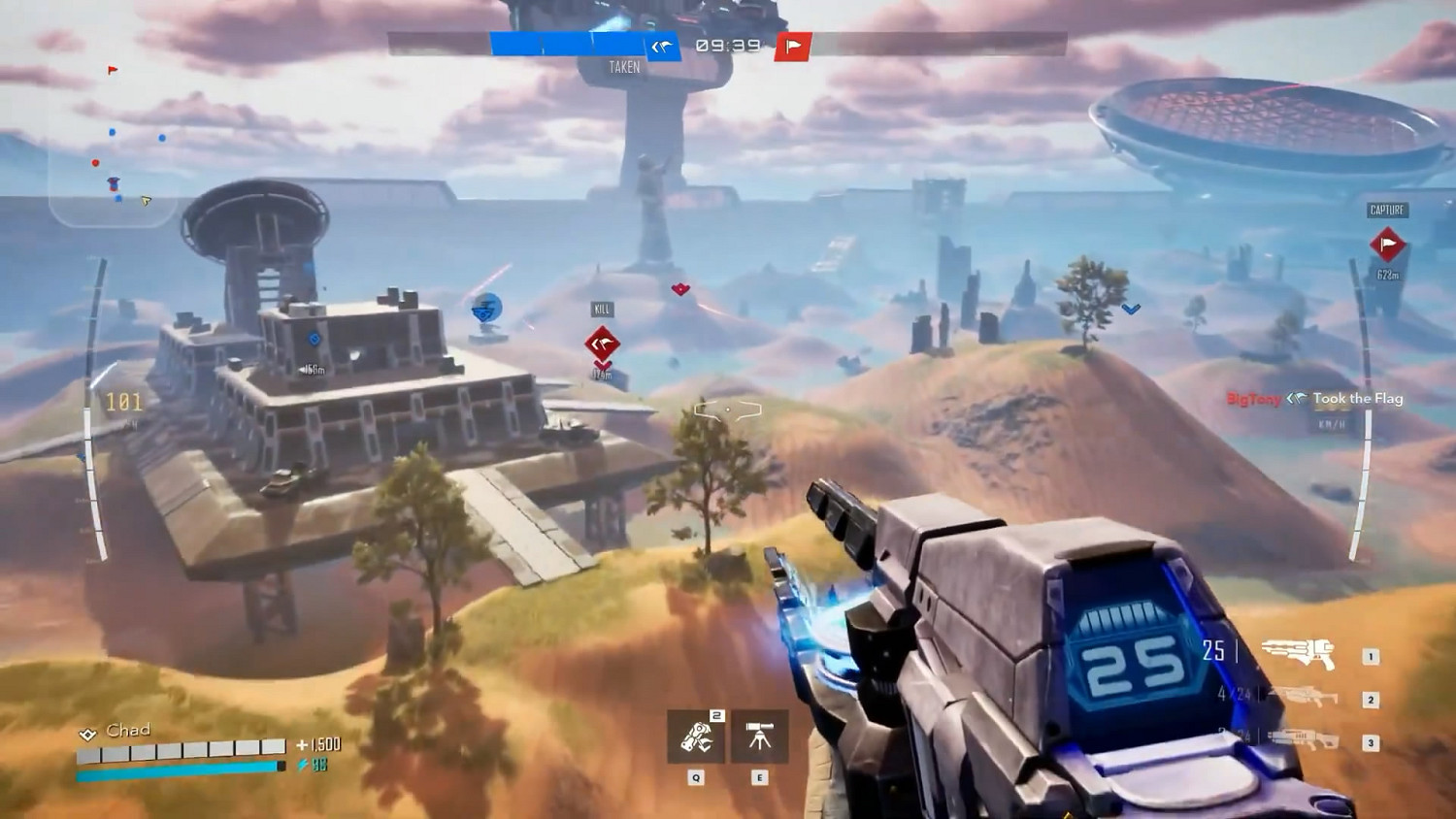Select the Q repair-tool ability icon
Screen dimensions: 1456x819
click(695, 738)
